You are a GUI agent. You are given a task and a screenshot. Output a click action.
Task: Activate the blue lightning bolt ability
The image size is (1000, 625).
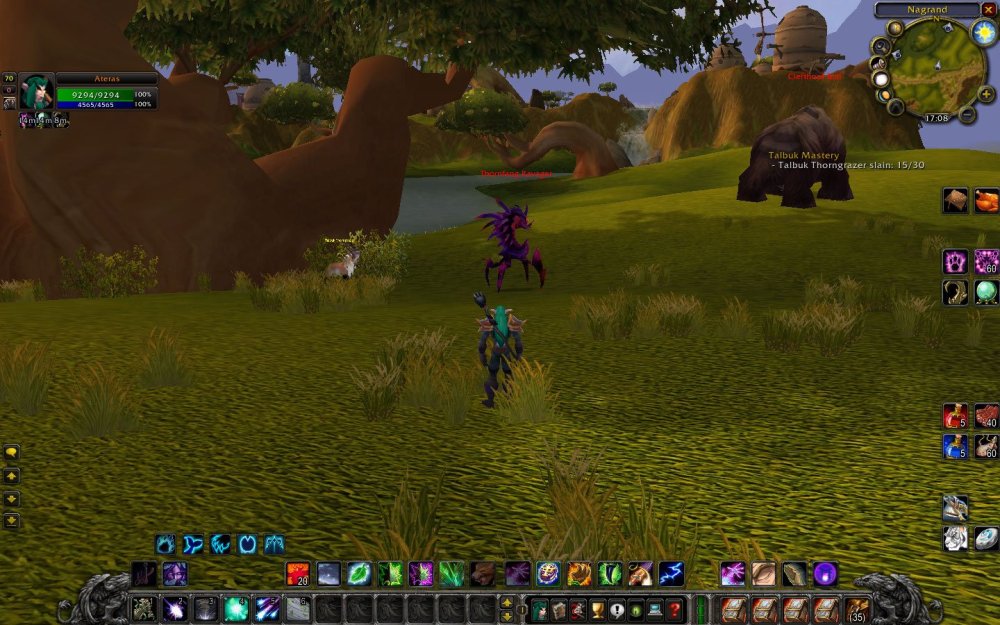tap(671, 574)
